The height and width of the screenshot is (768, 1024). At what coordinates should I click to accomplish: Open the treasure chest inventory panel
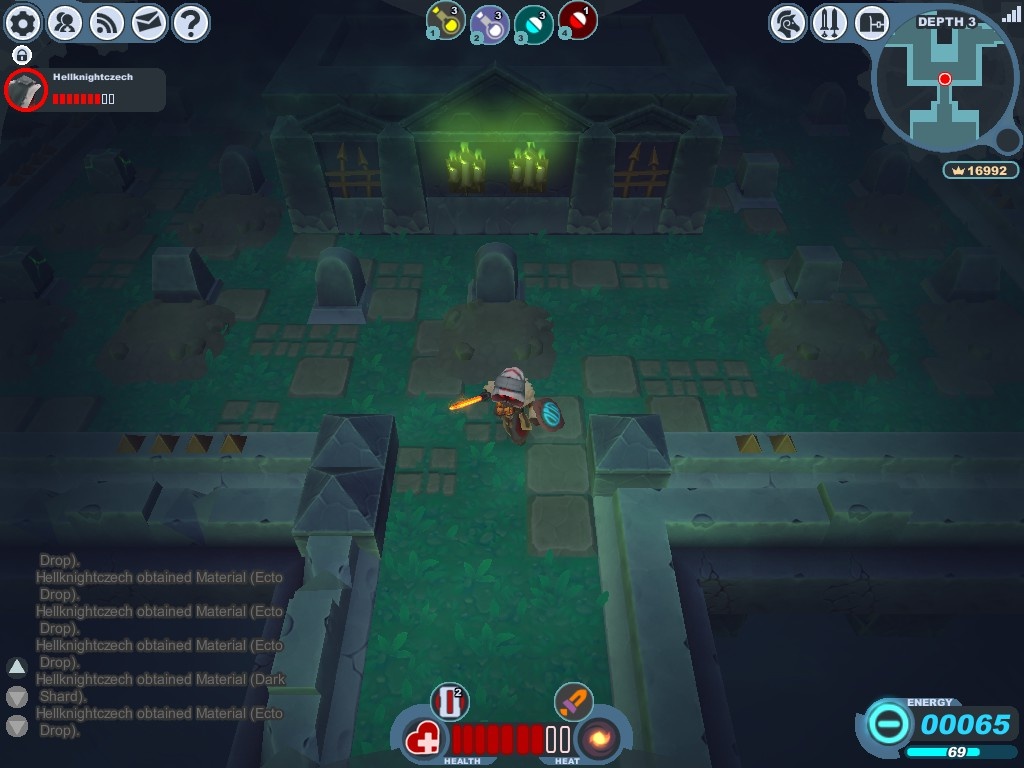[x=872, y=22]
